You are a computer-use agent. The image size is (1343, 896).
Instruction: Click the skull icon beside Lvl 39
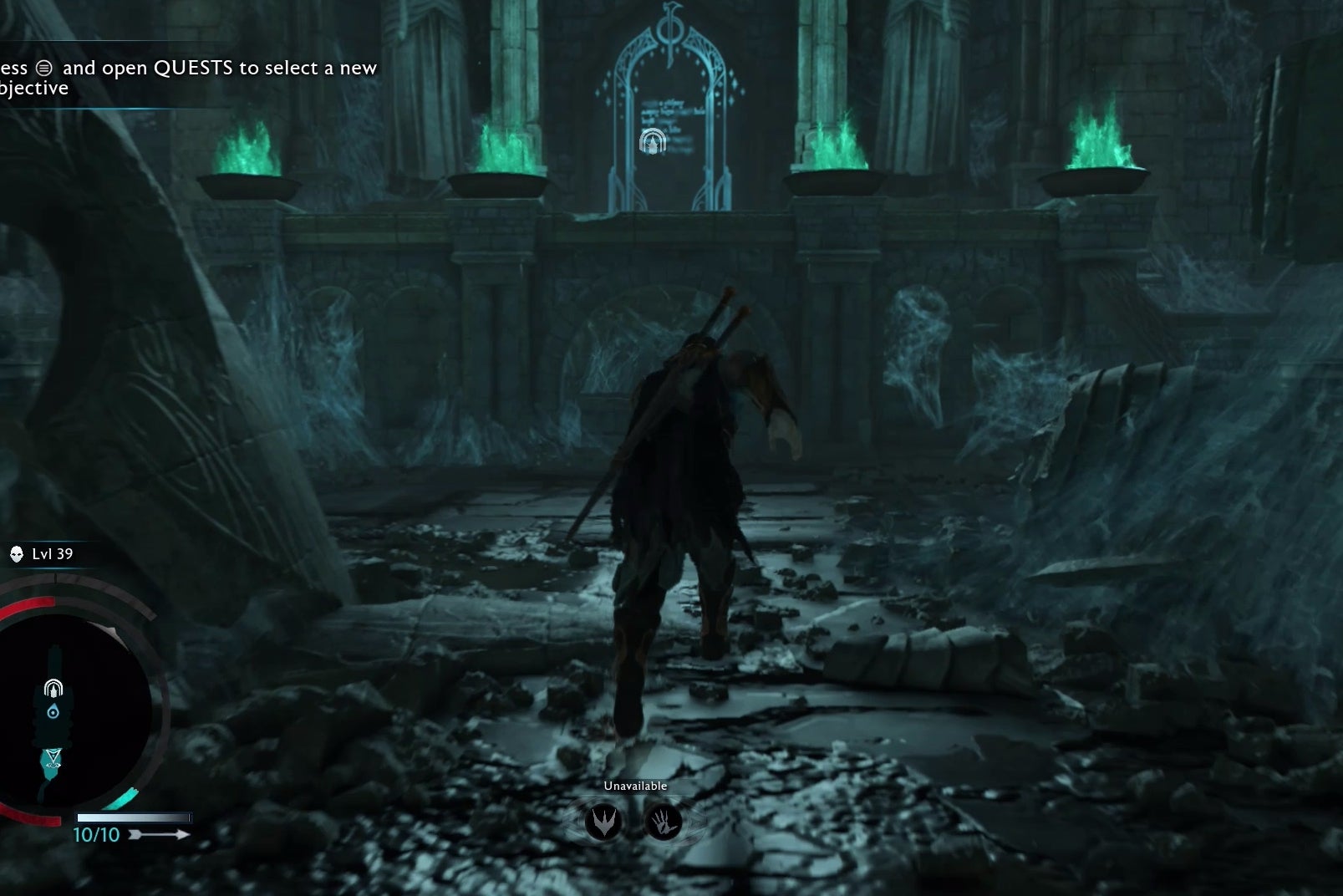pyautogui.click(x=16, y=554)
